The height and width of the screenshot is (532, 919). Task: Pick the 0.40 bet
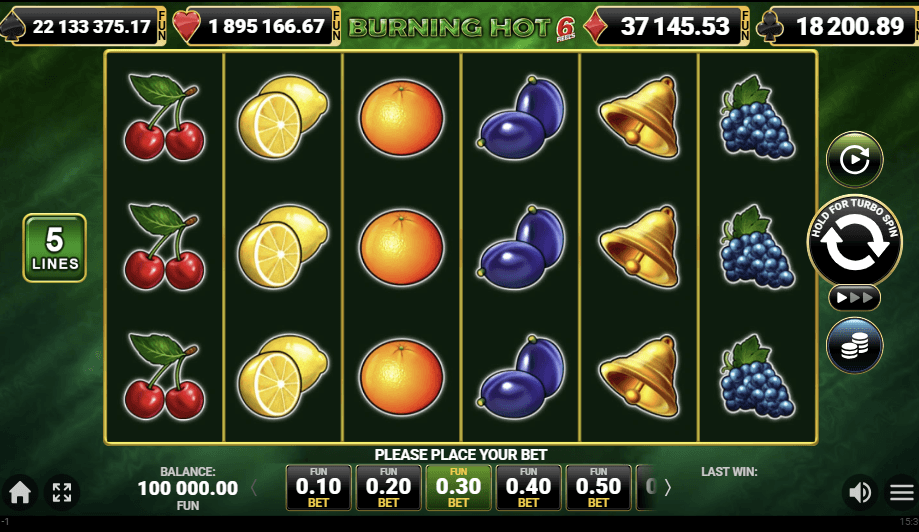pos(529,487)
